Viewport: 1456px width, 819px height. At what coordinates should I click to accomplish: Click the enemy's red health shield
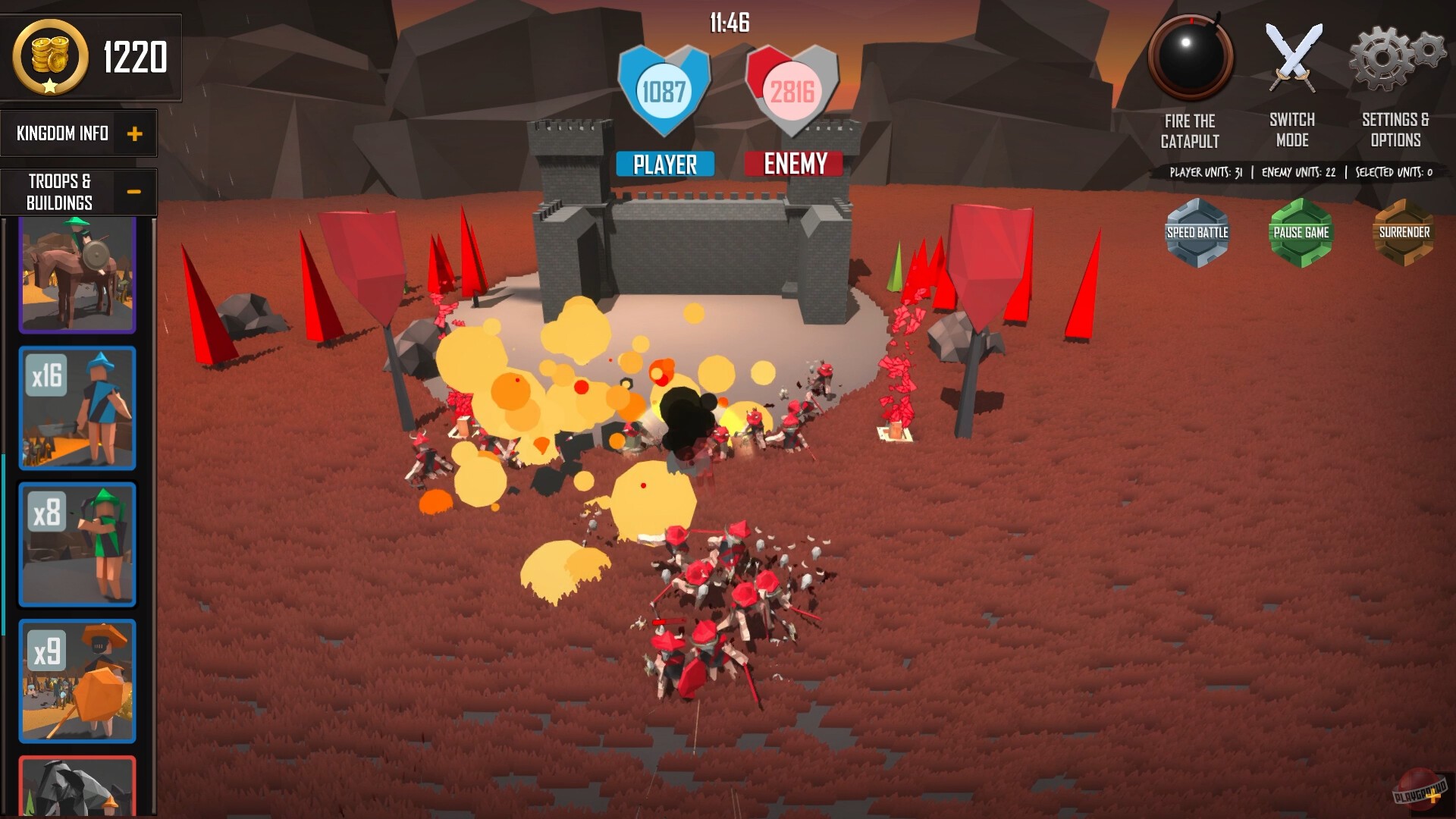click(792, 89)
